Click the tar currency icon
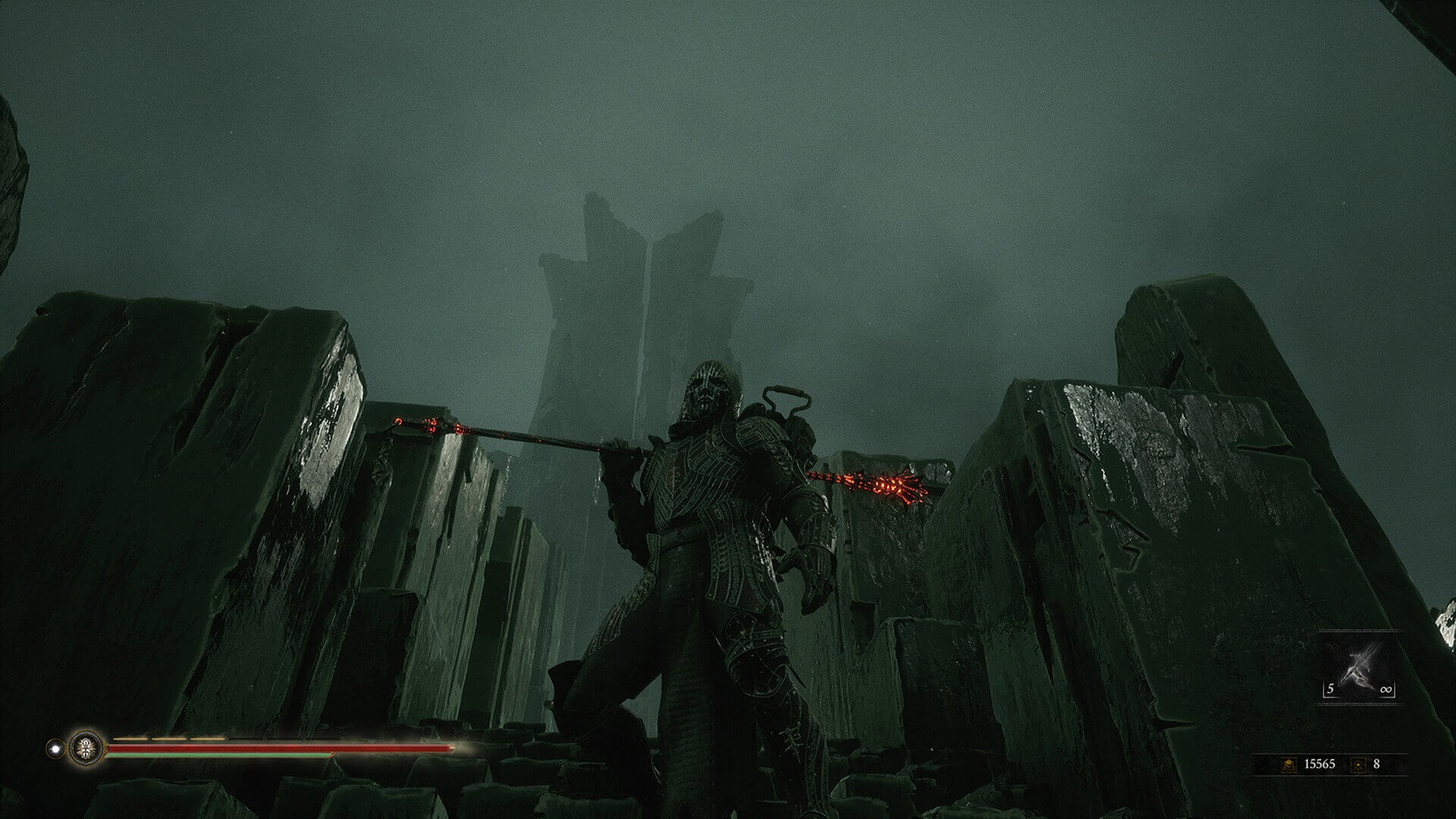The height and width of the screenshot is (819, 1456). coord(1288,764)
